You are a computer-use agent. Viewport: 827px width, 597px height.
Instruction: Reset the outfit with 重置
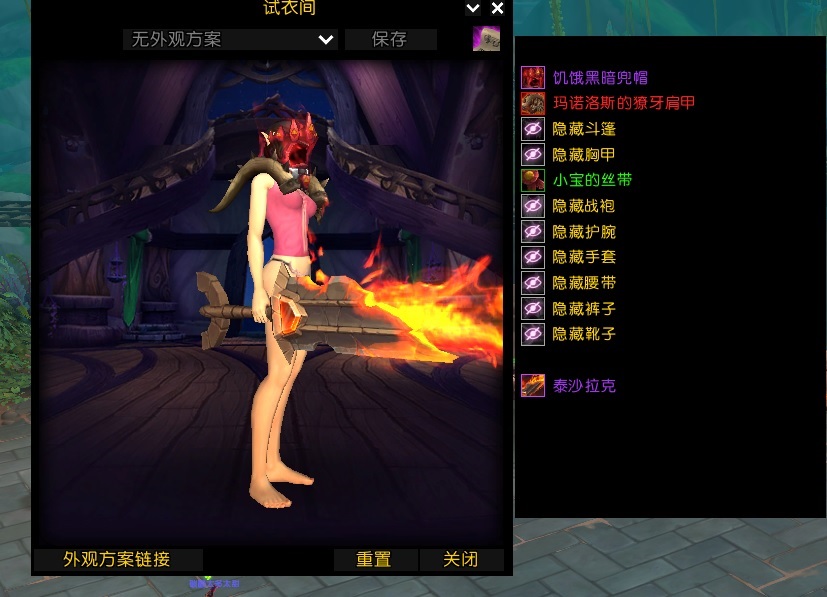click(374, 560)
